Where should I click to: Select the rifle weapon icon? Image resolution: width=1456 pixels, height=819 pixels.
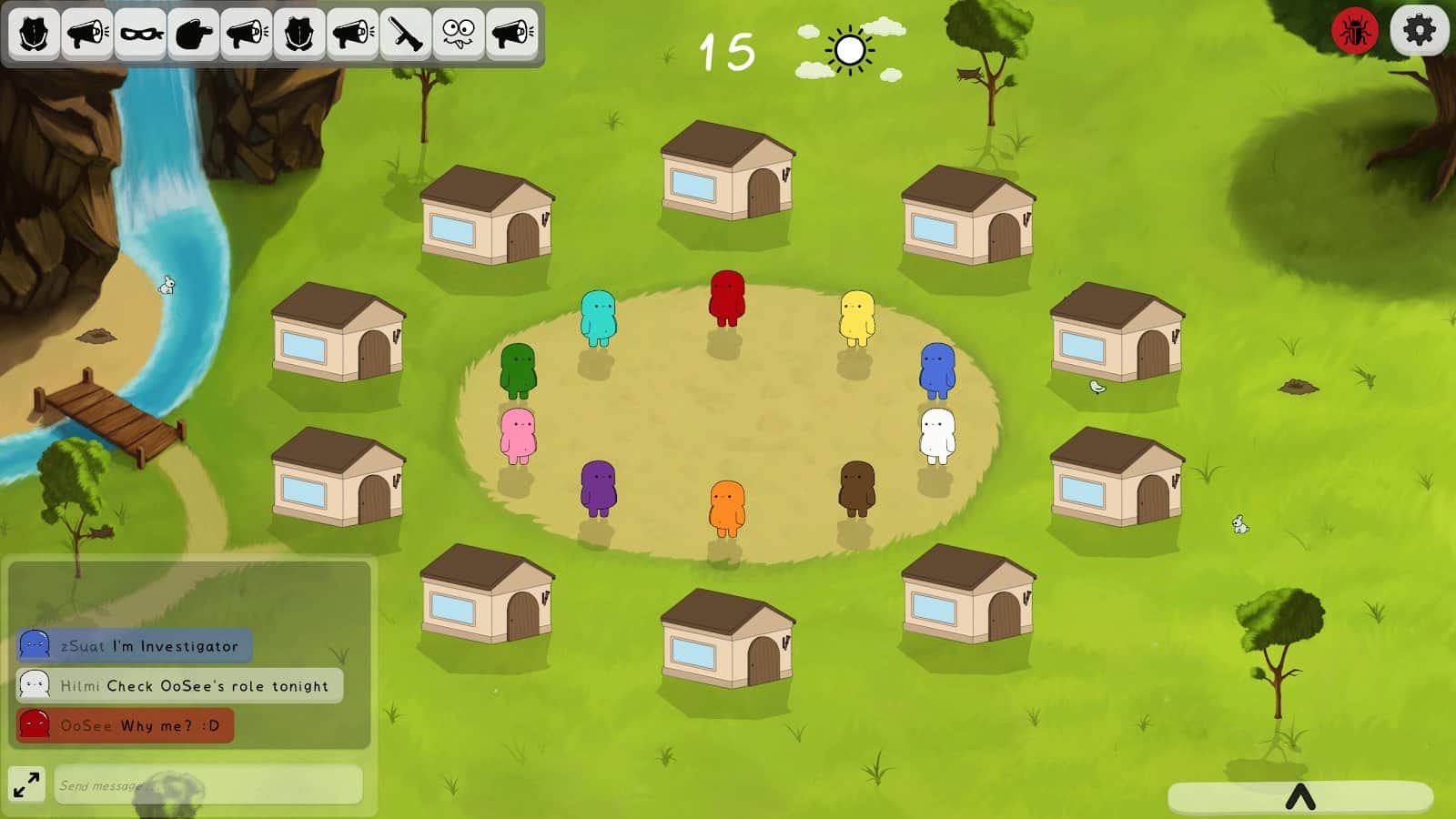point(406,34)
